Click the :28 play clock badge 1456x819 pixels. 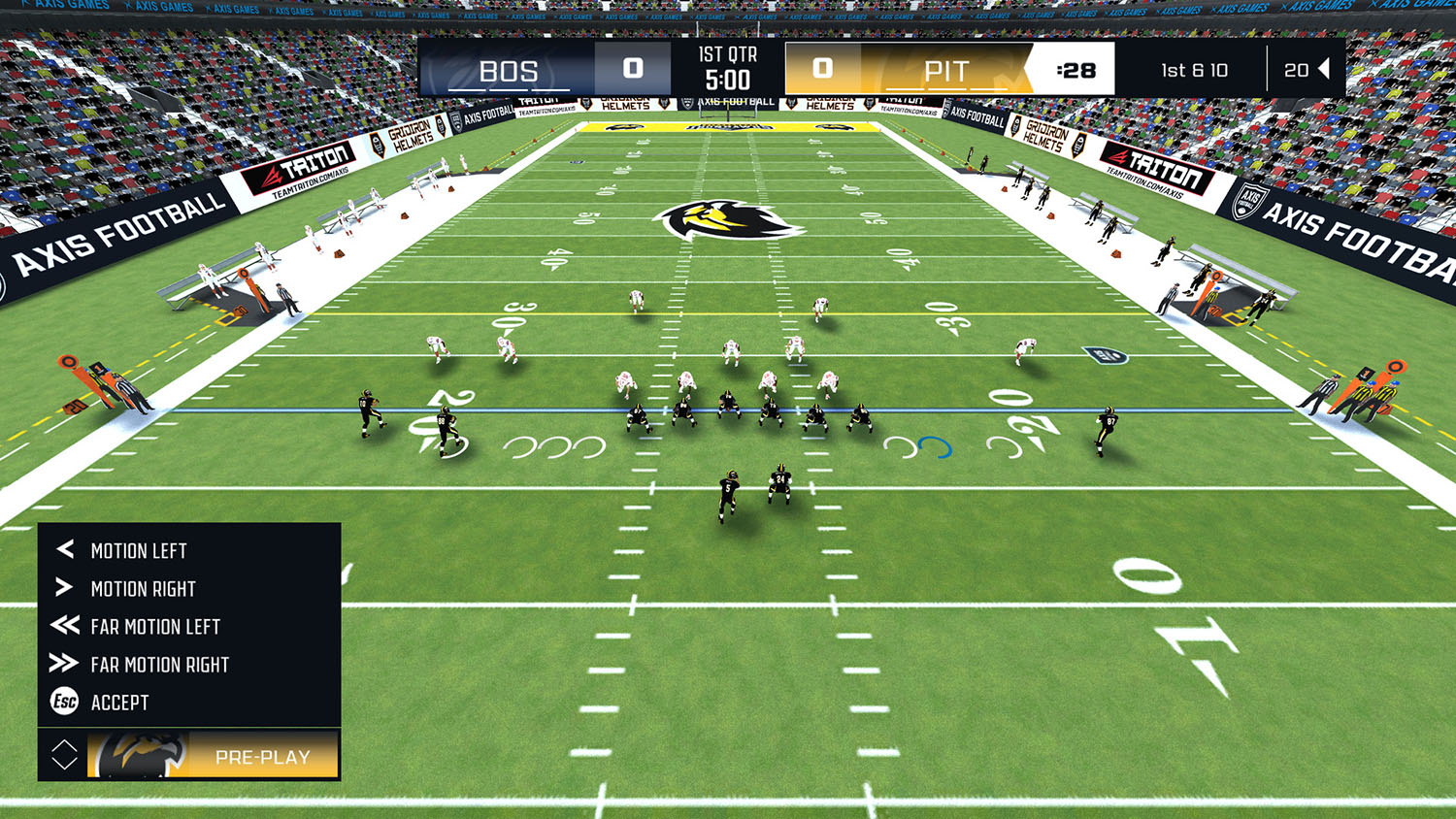click(x=1078, y=69)
